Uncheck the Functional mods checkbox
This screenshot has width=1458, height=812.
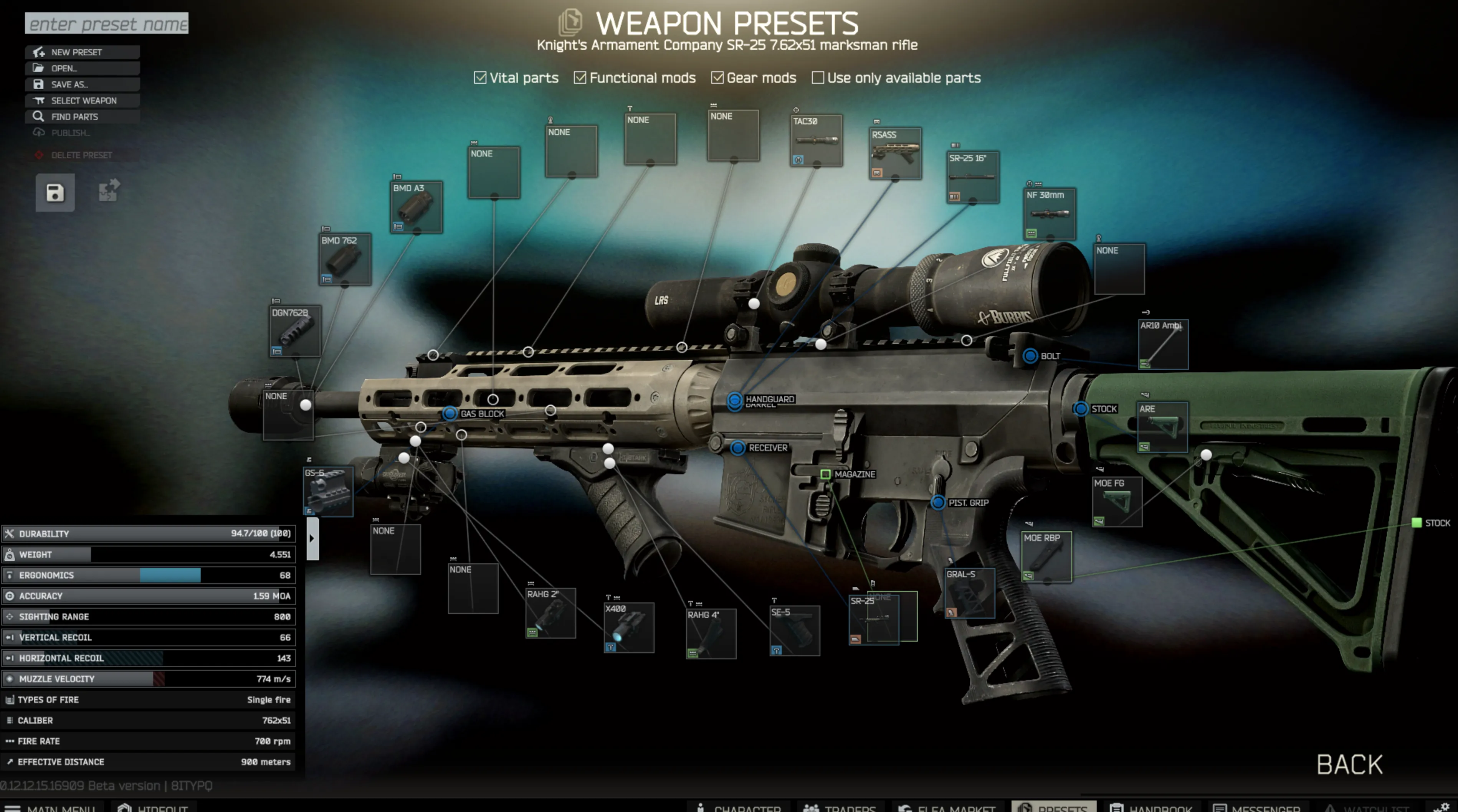(x=580, y=78)
